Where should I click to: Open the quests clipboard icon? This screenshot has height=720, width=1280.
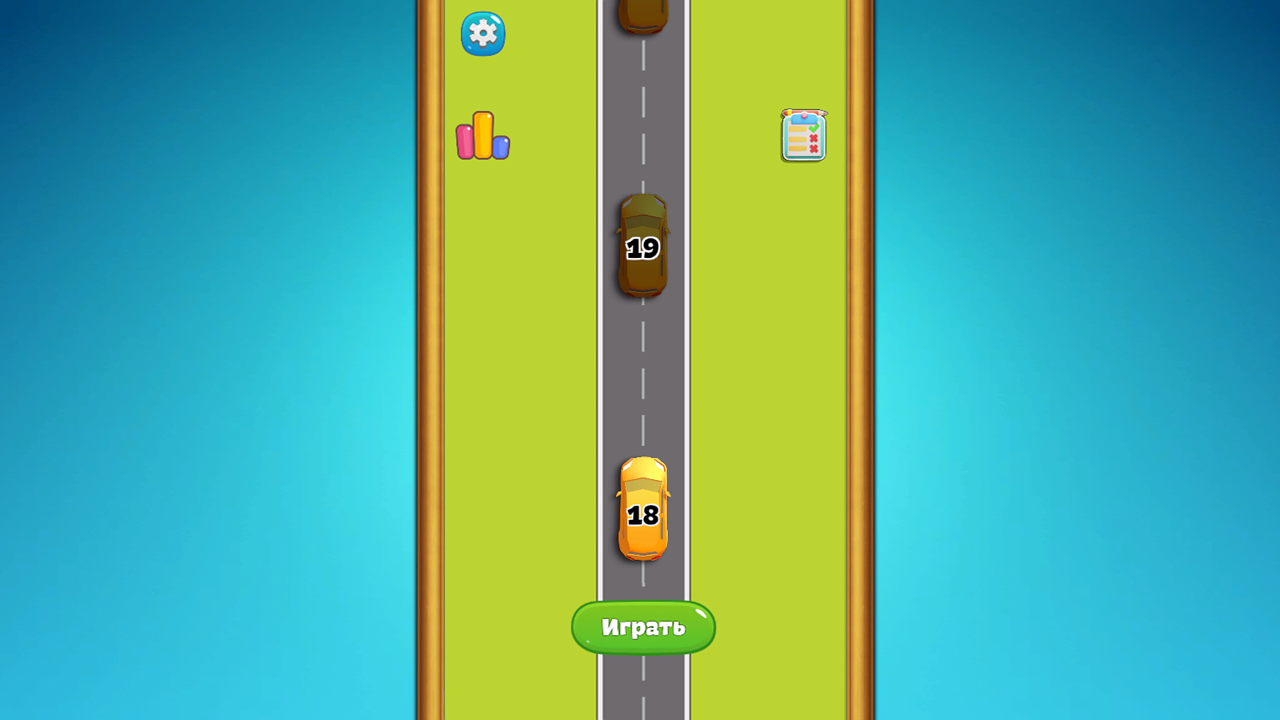(x=804, y=137)
